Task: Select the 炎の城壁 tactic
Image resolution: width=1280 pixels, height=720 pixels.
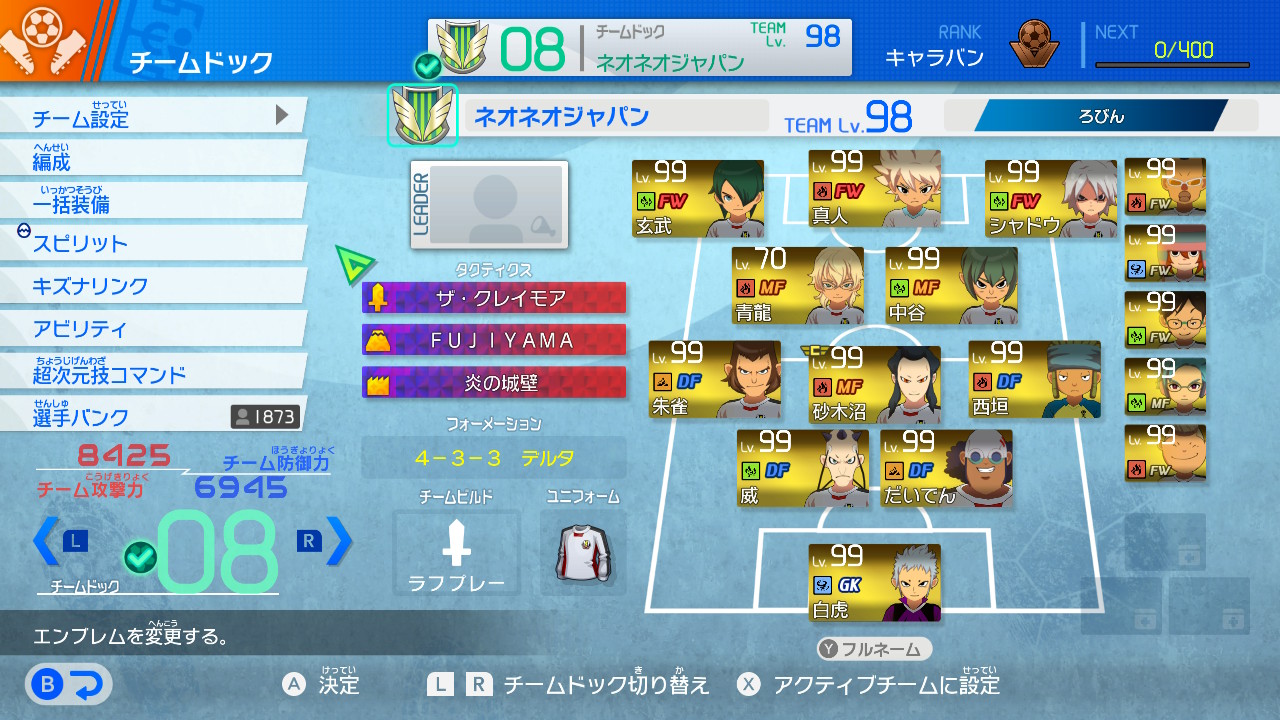Action: click(x=494, y=382)
